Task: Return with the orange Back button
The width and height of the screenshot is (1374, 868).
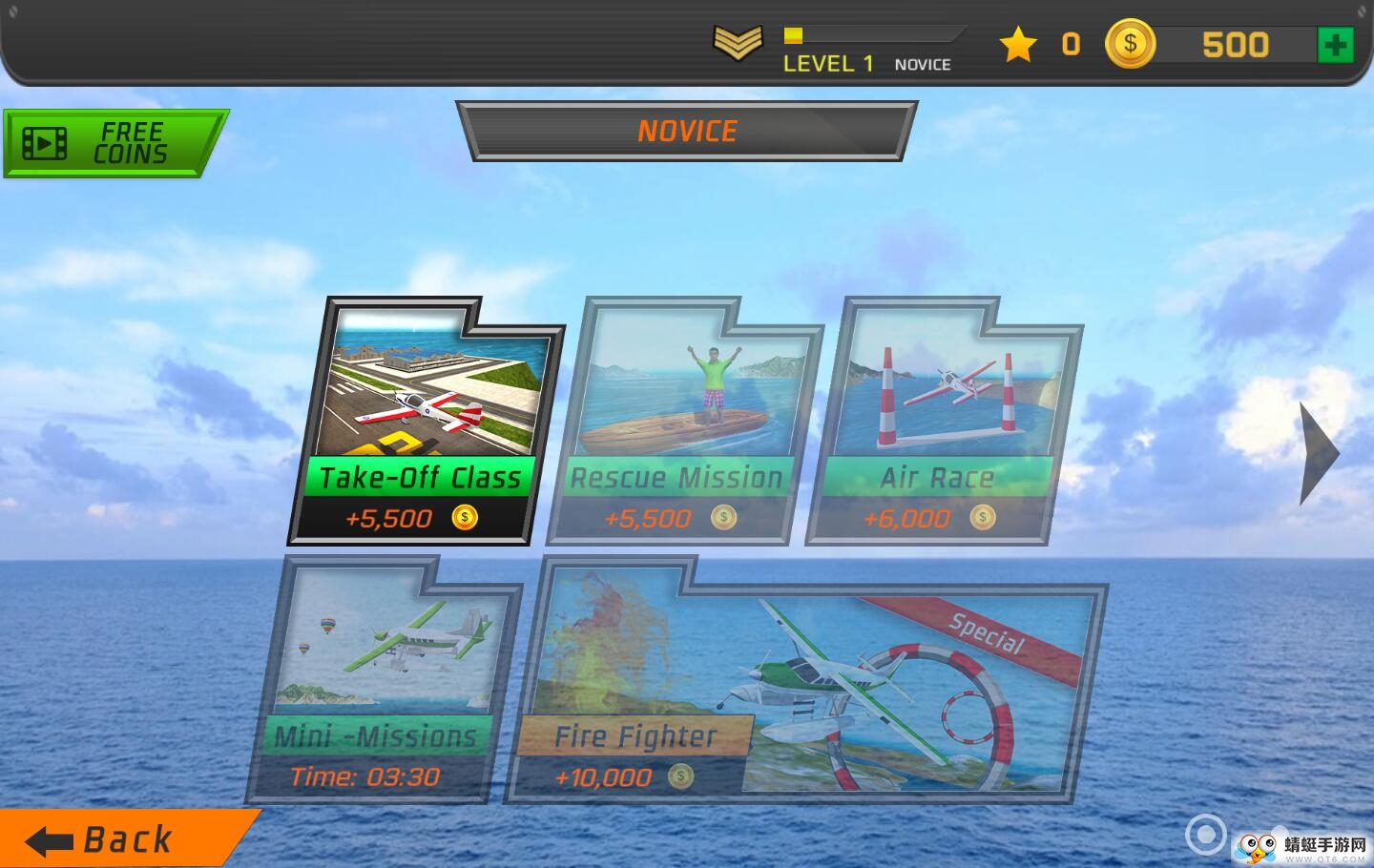Action: click(114, 839)
